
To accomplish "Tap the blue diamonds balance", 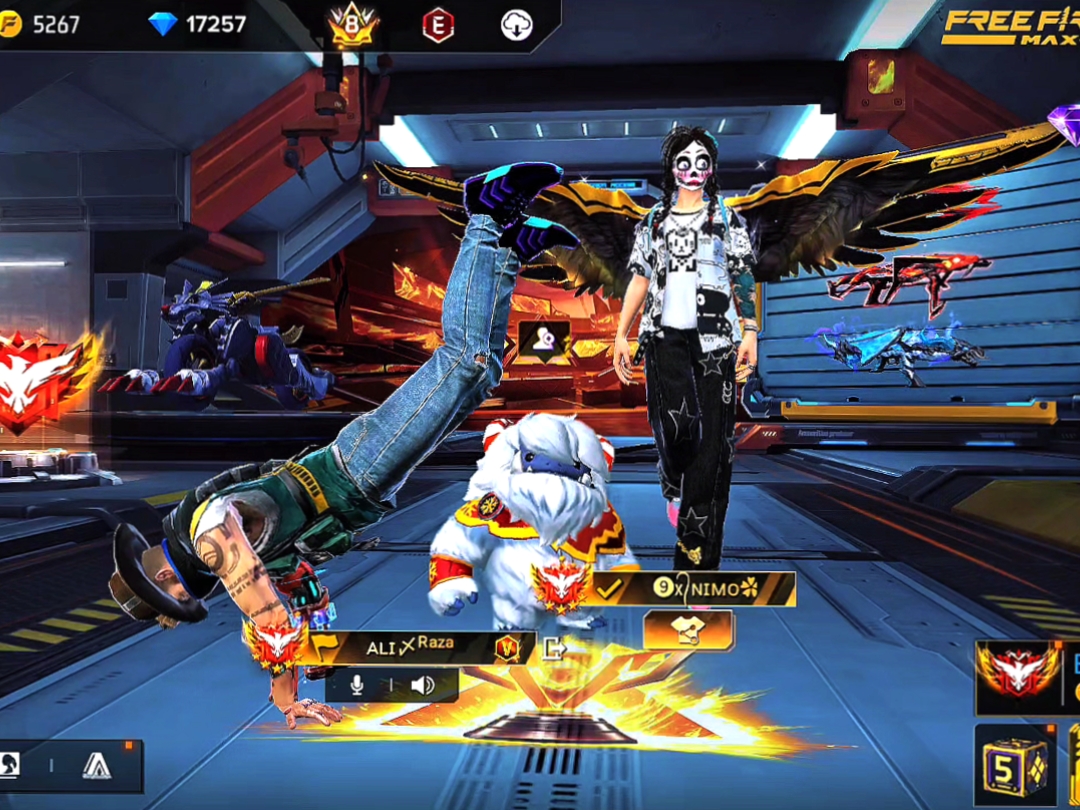I will tap(198, 24).
